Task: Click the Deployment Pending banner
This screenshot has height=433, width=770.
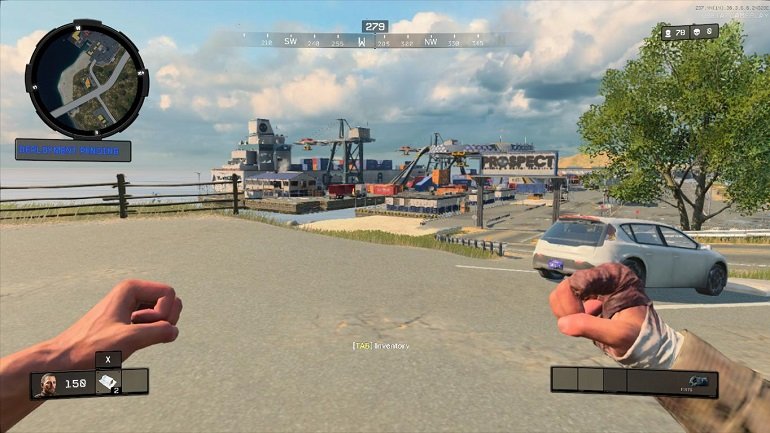Action: pyautogui.click(x=73, y=151)
